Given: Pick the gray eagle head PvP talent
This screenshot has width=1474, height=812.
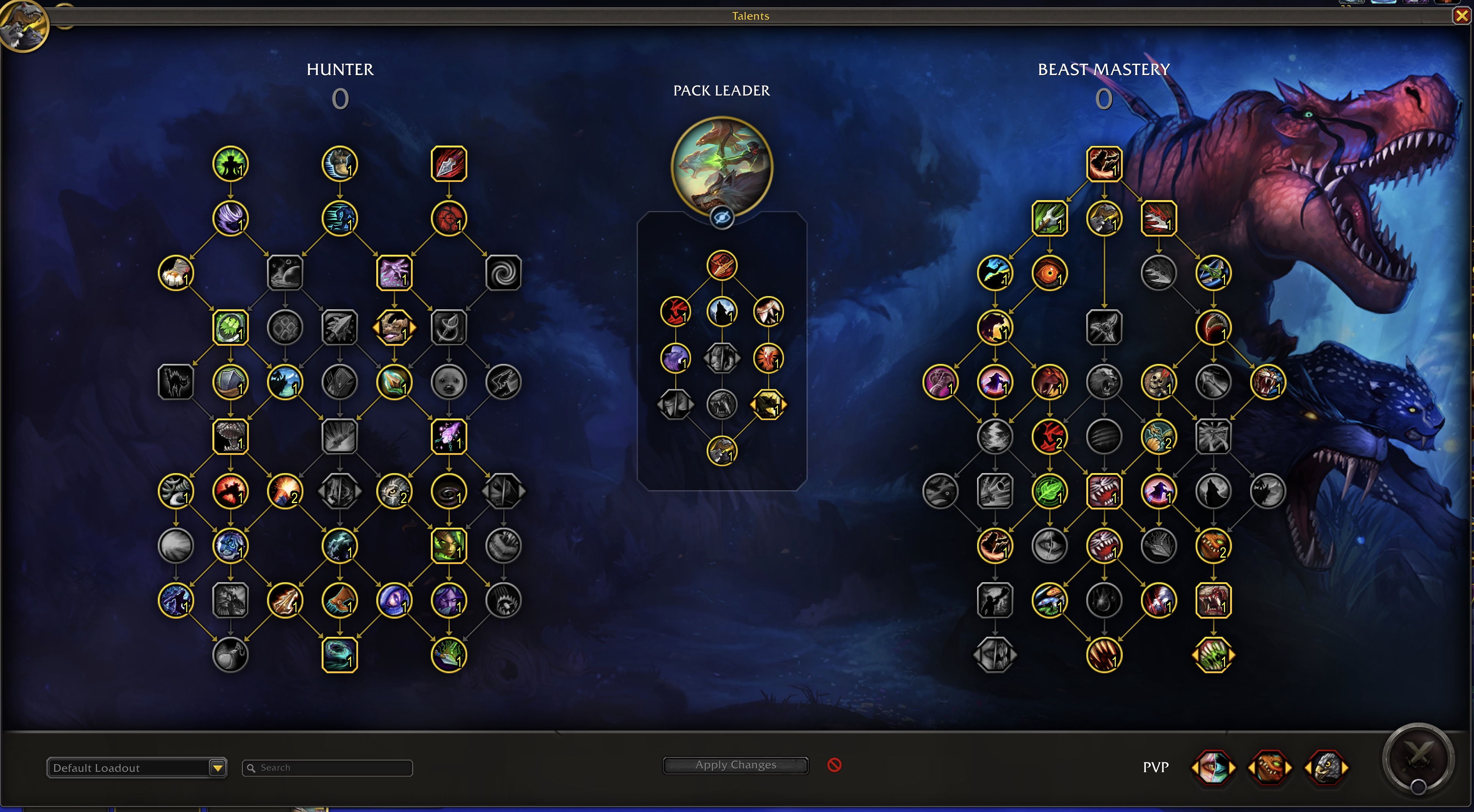Looking at the screenshot, I should pos(1326,767).
